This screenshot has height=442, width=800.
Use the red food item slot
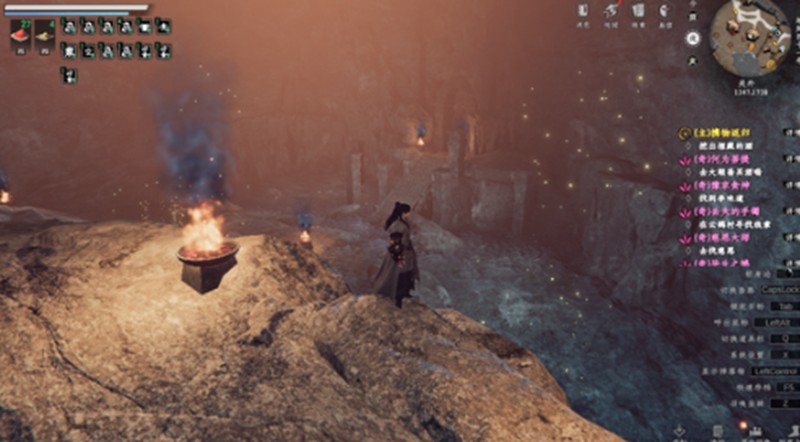[20, 36]
